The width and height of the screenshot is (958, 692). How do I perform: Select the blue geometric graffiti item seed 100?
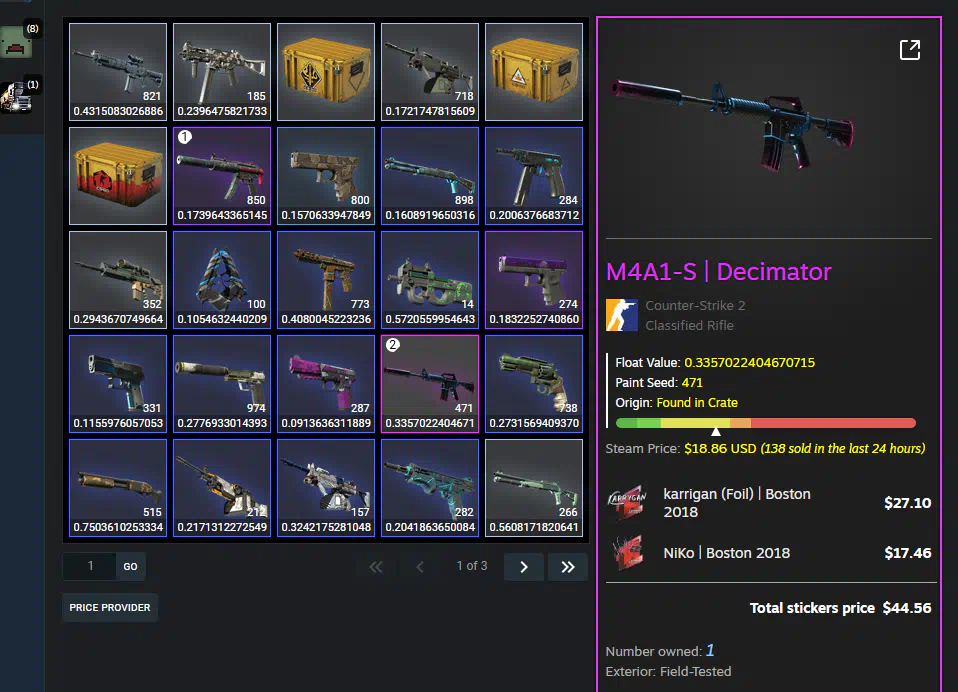click(222, 279)
